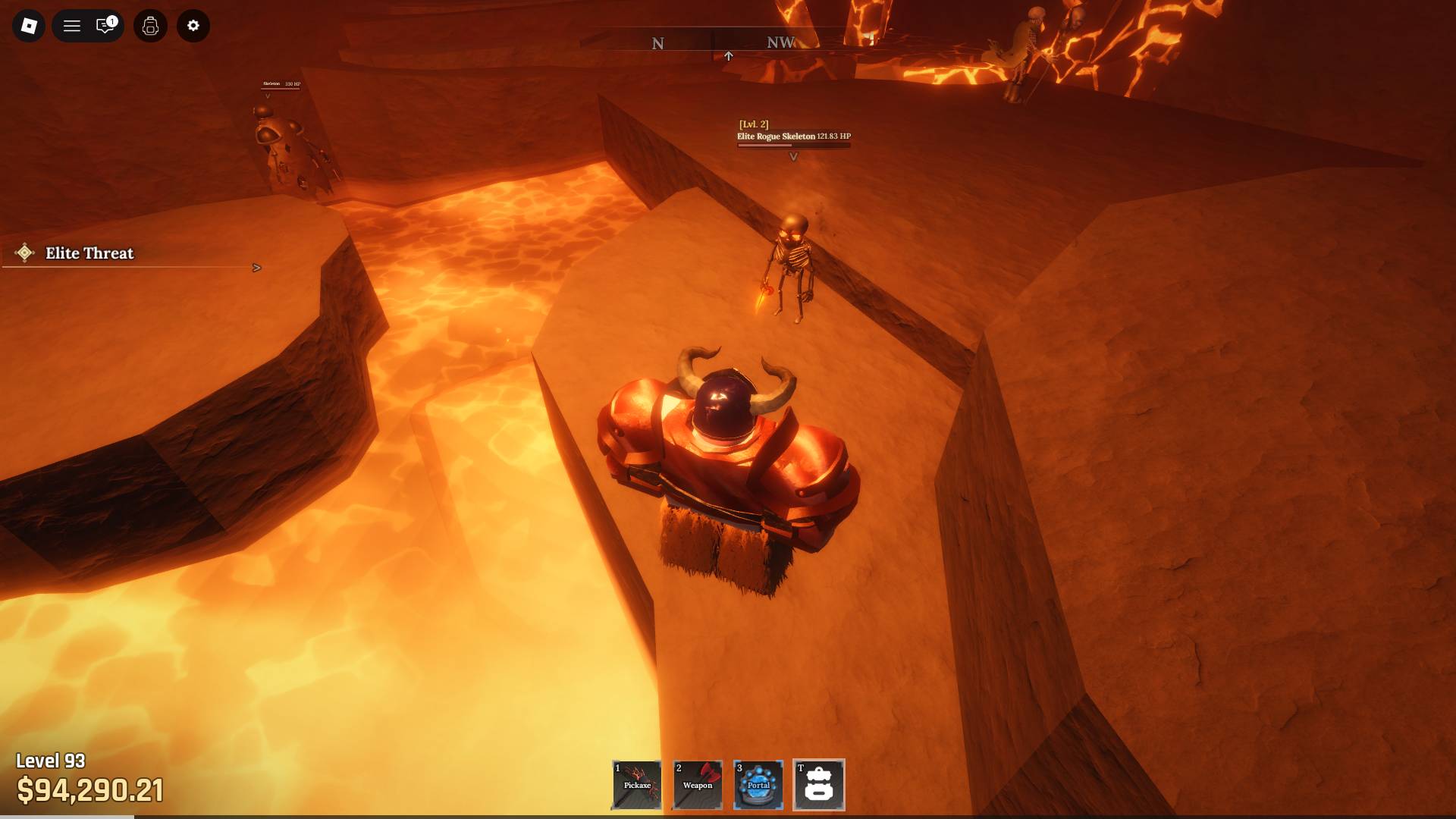Select the Pickaxe hotbar slot
The image size is (1456, 819).
click(637, 785)
